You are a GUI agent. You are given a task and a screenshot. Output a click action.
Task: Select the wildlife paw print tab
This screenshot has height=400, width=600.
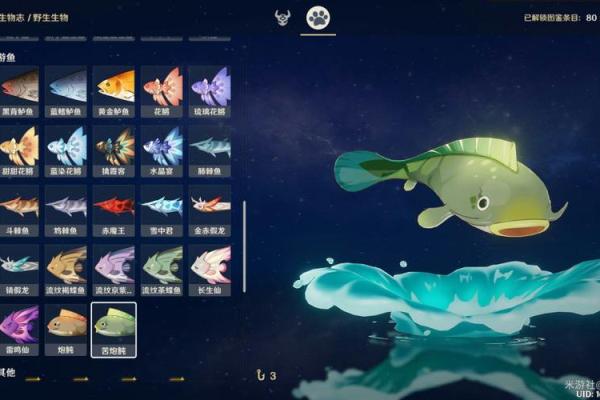coord(318,17)
